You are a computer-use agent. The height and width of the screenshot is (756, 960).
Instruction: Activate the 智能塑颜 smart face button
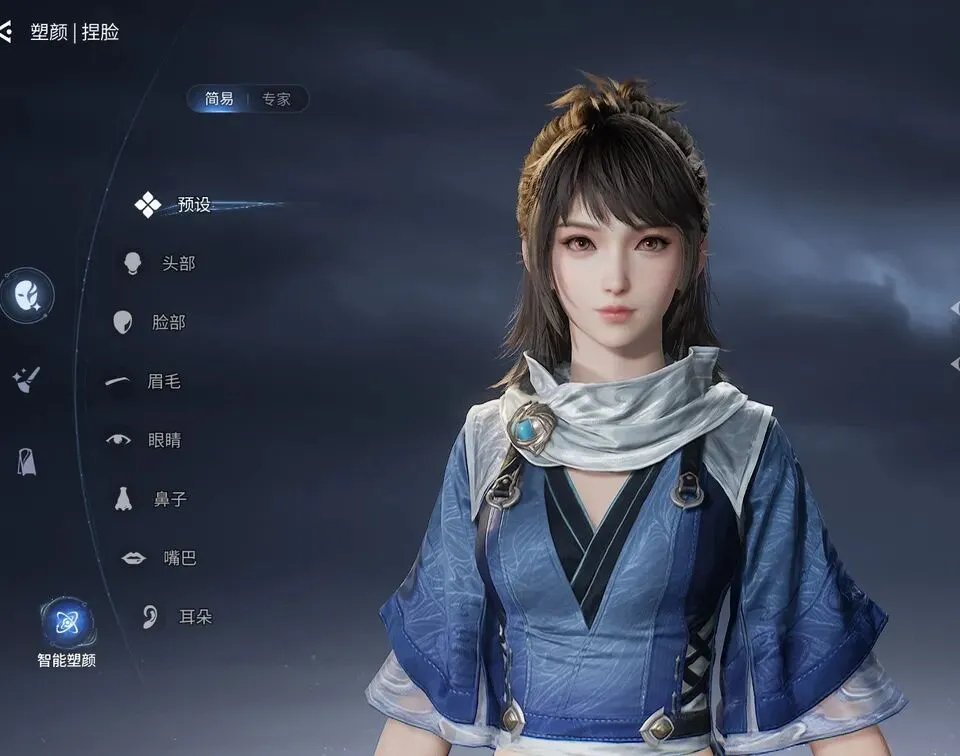tap(68, 624)
